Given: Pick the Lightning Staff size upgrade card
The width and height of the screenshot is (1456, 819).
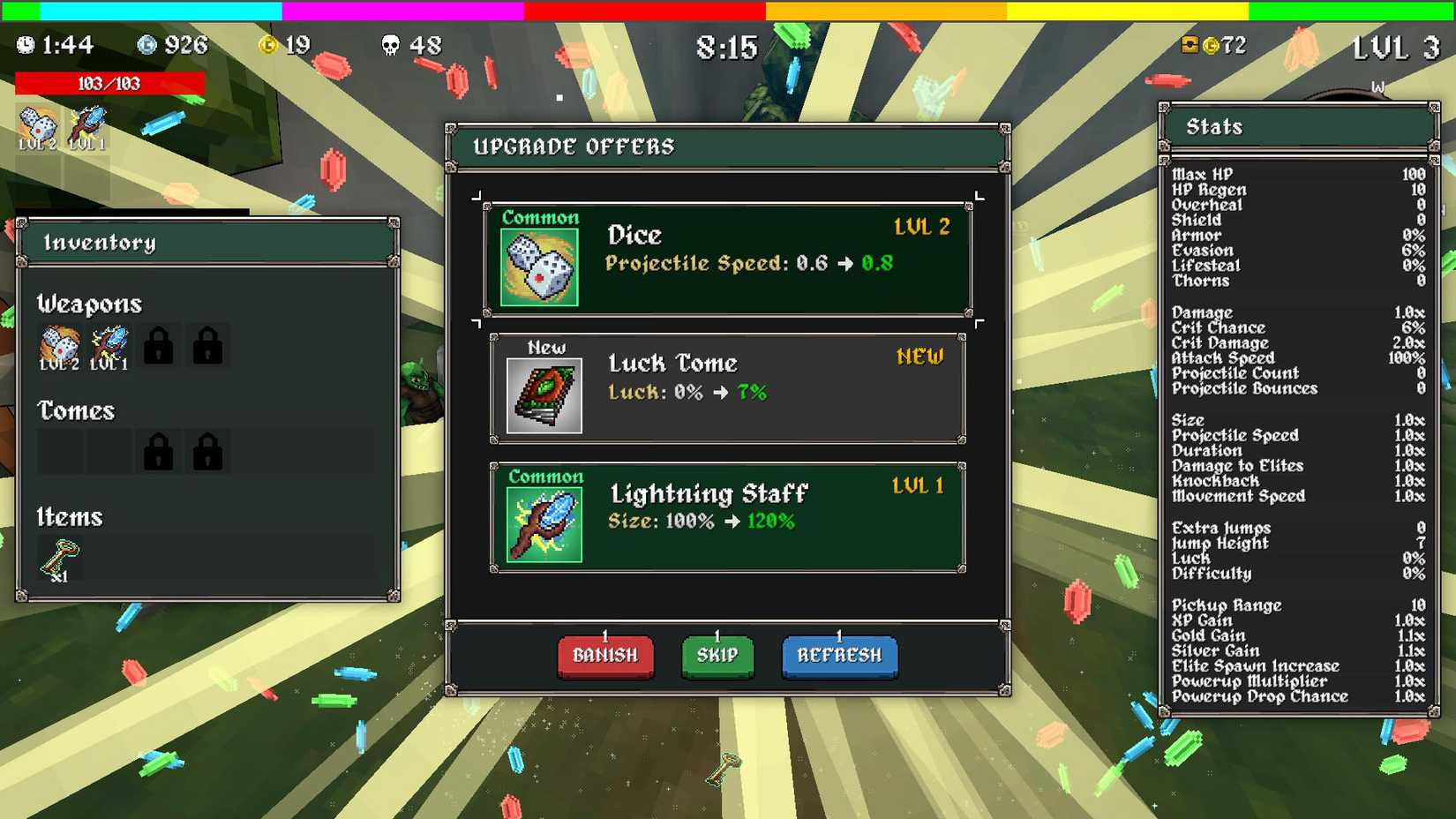Looking at the screenshot, I should coord(726,516).
